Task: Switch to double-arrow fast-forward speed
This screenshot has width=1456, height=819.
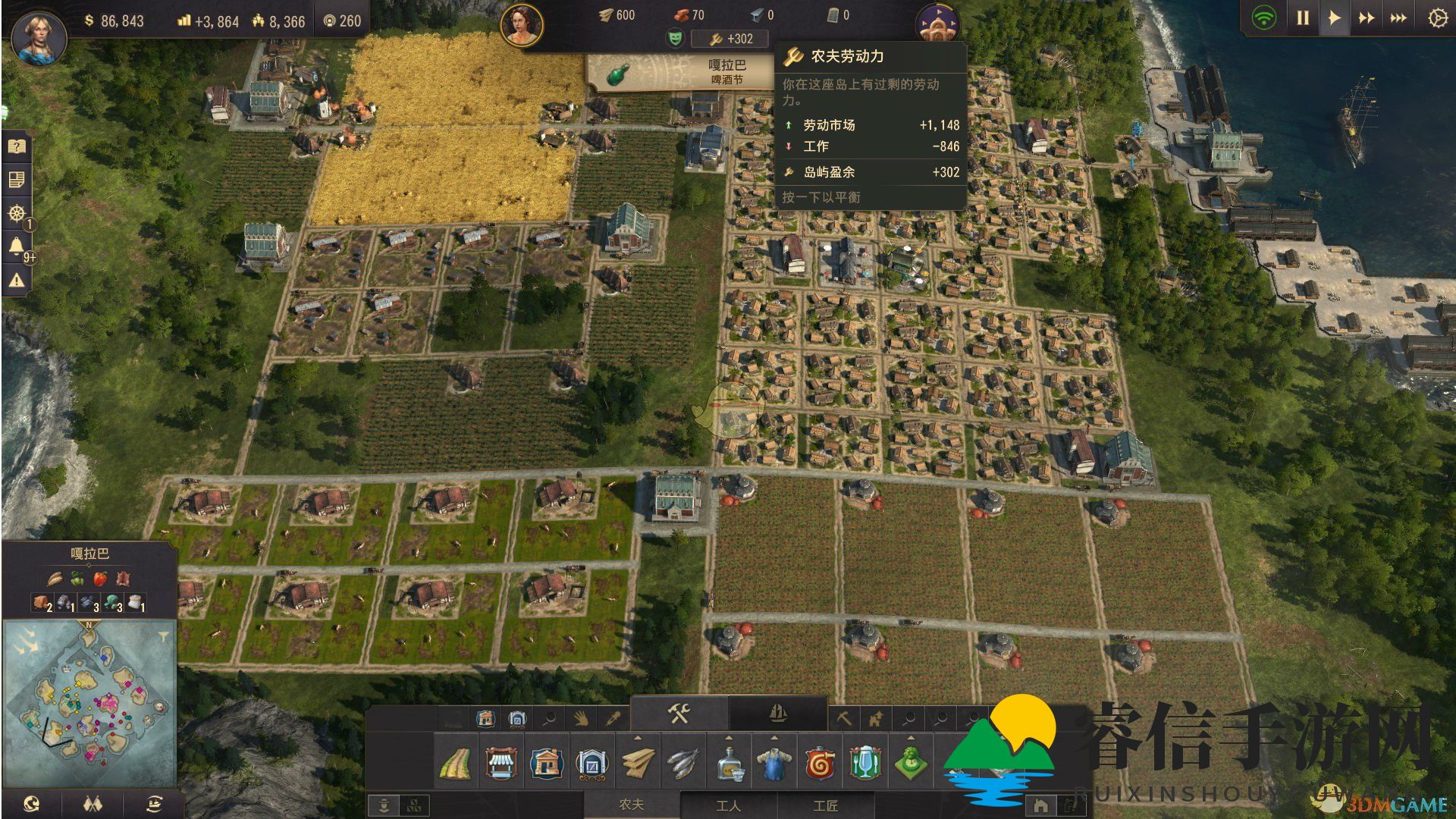Action: [x=1367, y=17]
